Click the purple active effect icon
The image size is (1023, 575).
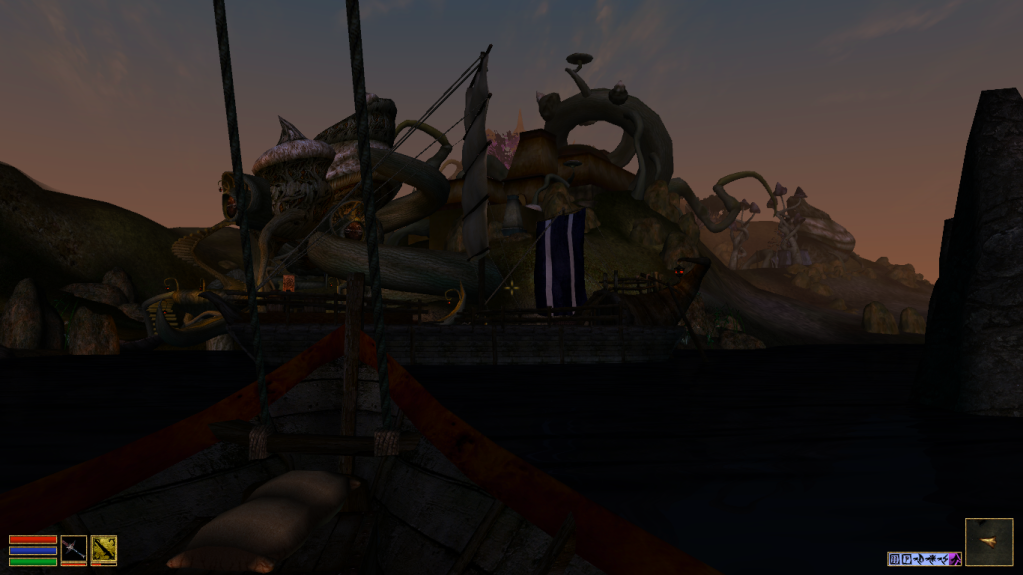pyautogui.click(x=955, y=559)
